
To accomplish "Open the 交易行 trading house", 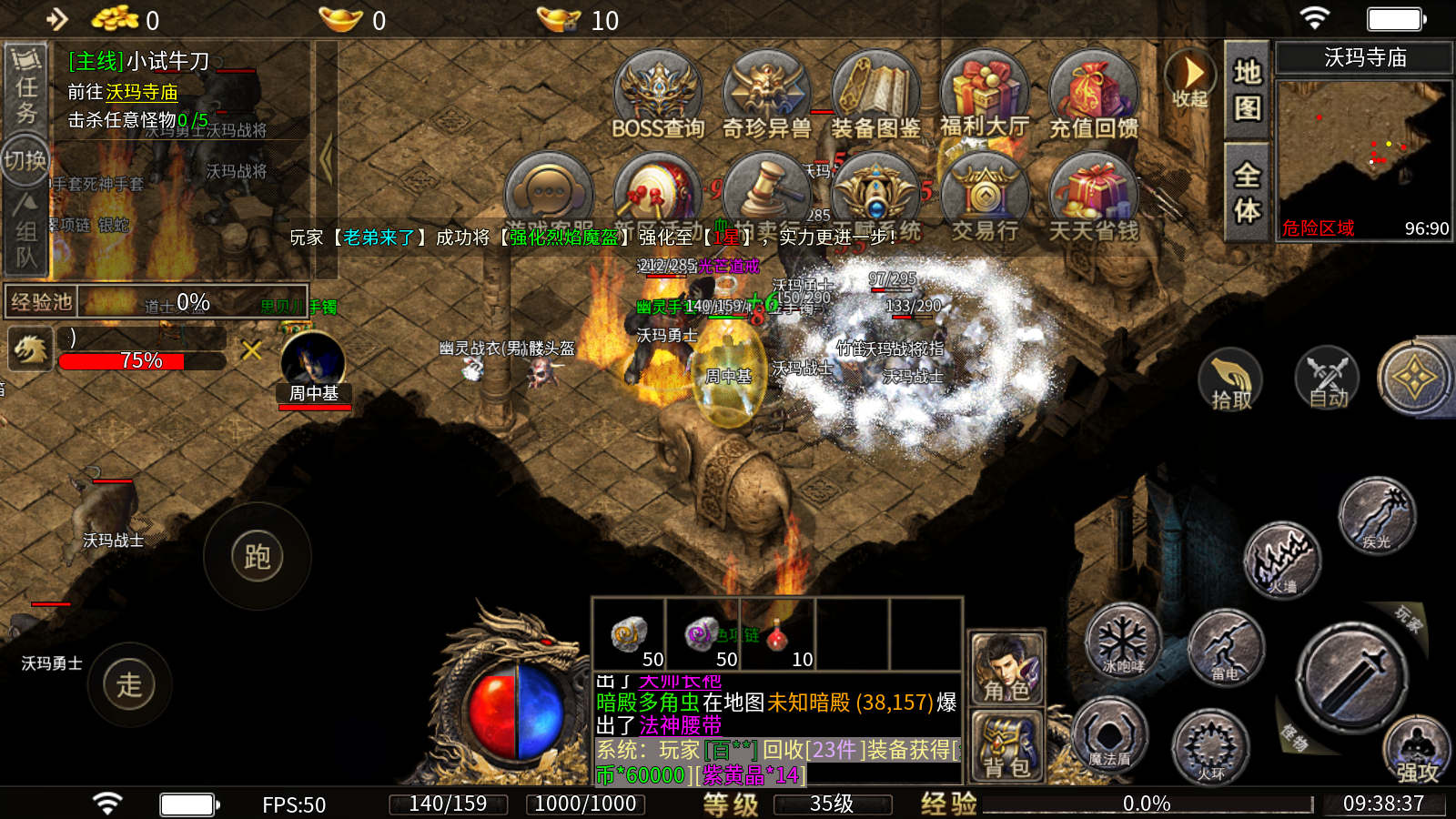I will click(x=985, y=198).
